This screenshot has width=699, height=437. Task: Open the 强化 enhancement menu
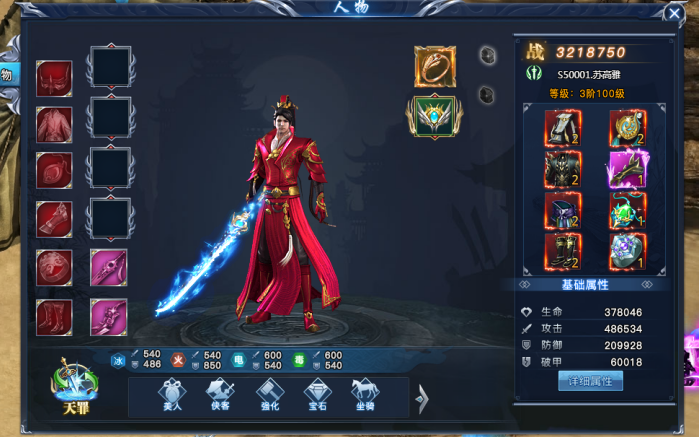click(269, 397)
